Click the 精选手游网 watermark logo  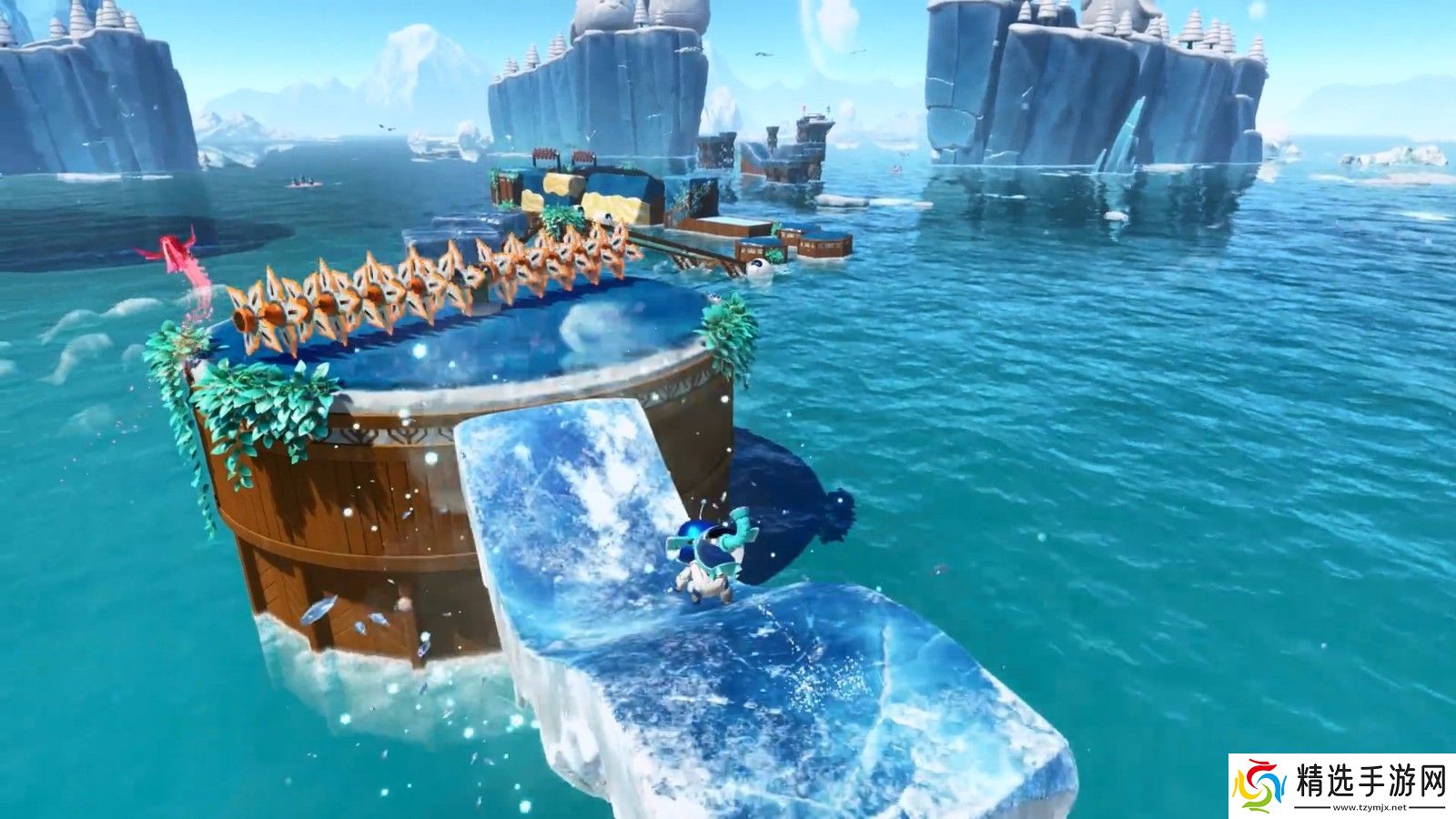coord(1341,785)
